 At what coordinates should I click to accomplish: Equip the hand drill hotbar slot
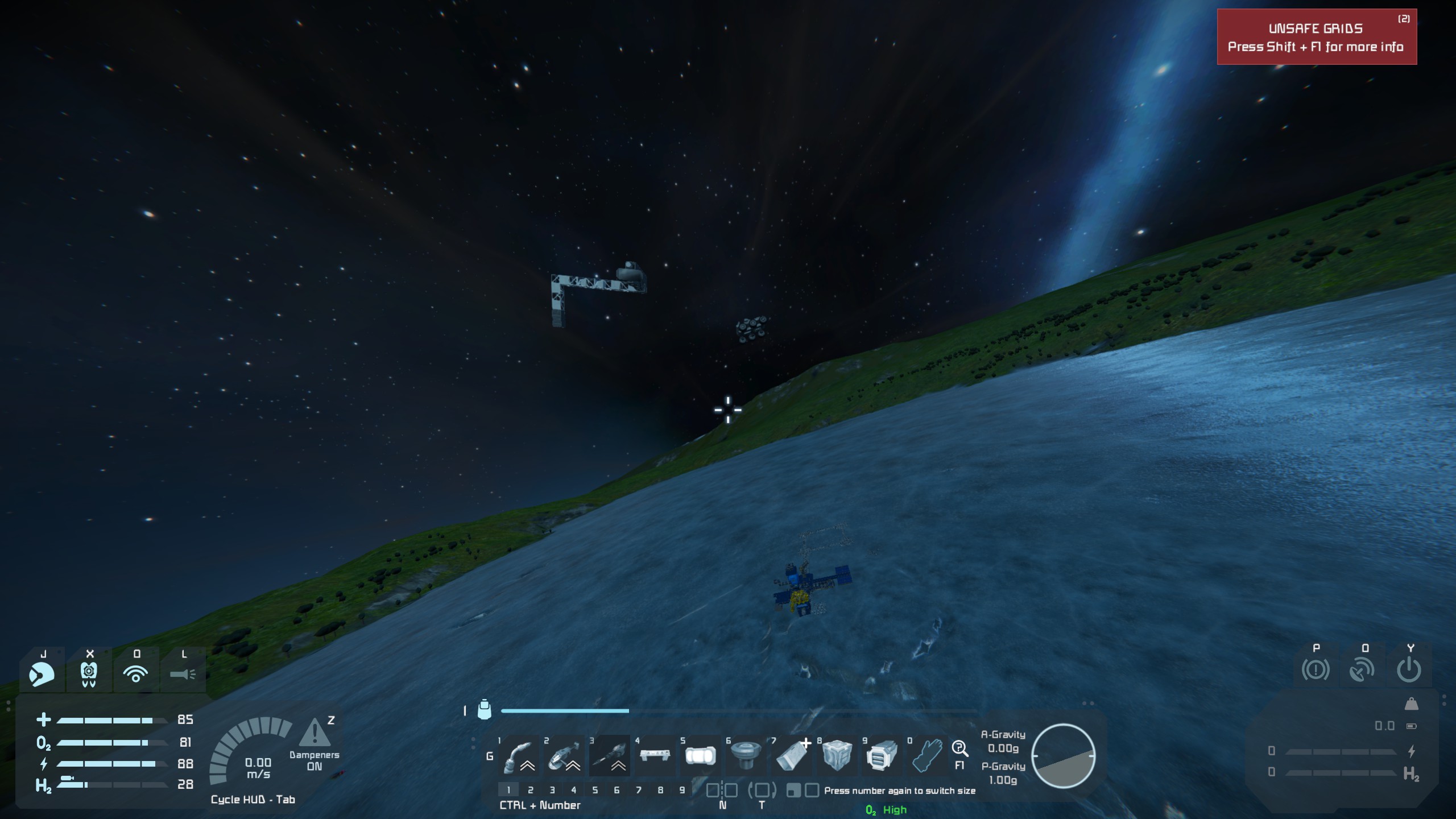coord(609,756)
